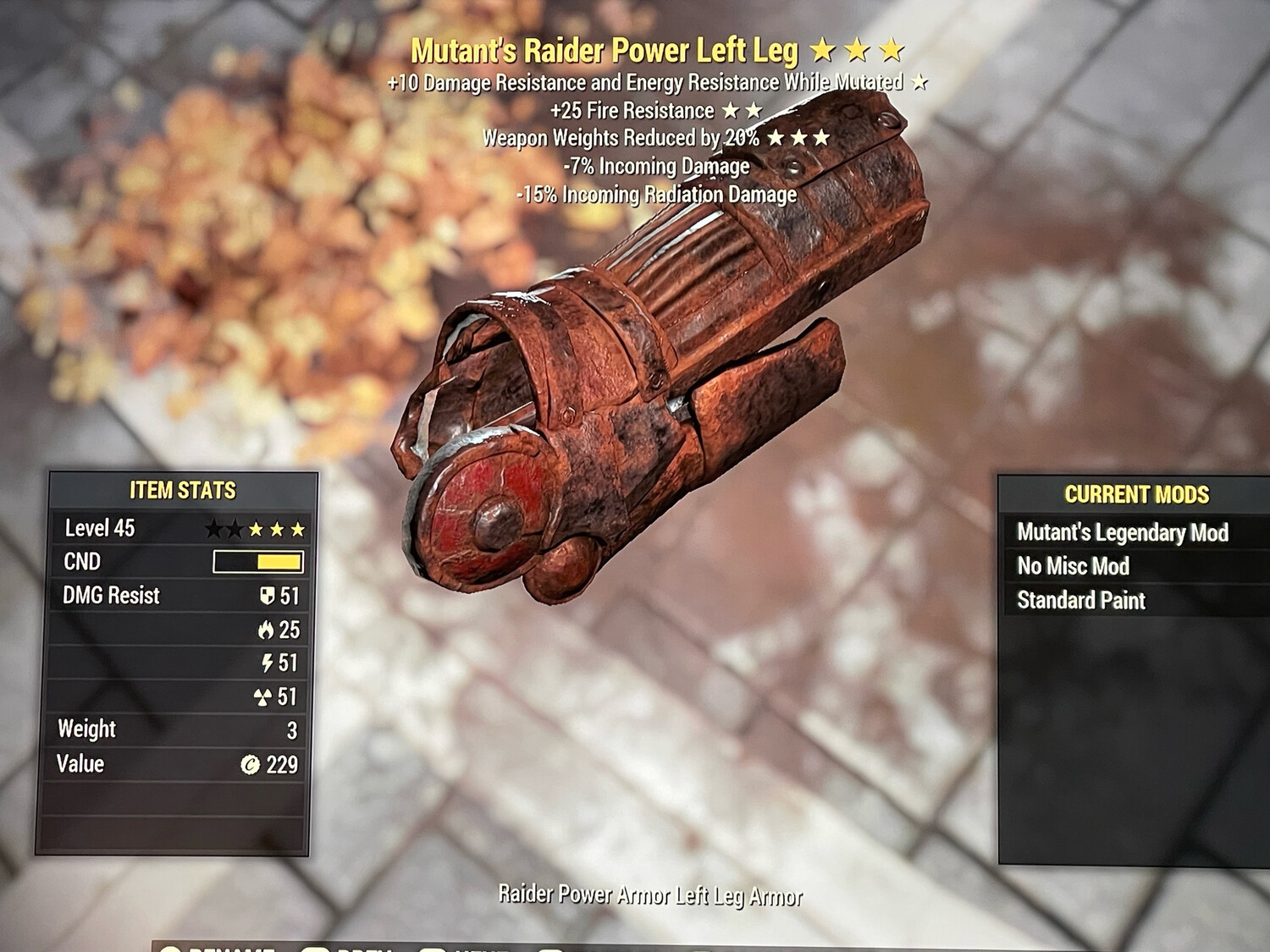This screenshot has height=952, width=1270.
Task: Click the two stars beside Fire Resistance effect
Action: pos(743,110)
